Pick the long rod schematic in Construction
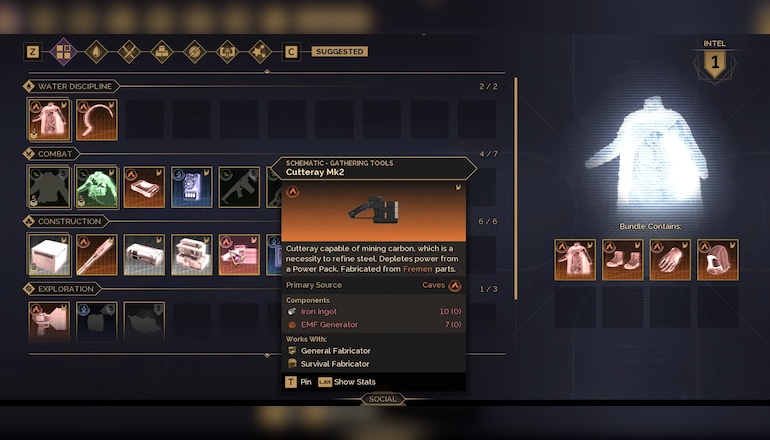This screenshot has height=440, width=770. [x=97, y=255]
